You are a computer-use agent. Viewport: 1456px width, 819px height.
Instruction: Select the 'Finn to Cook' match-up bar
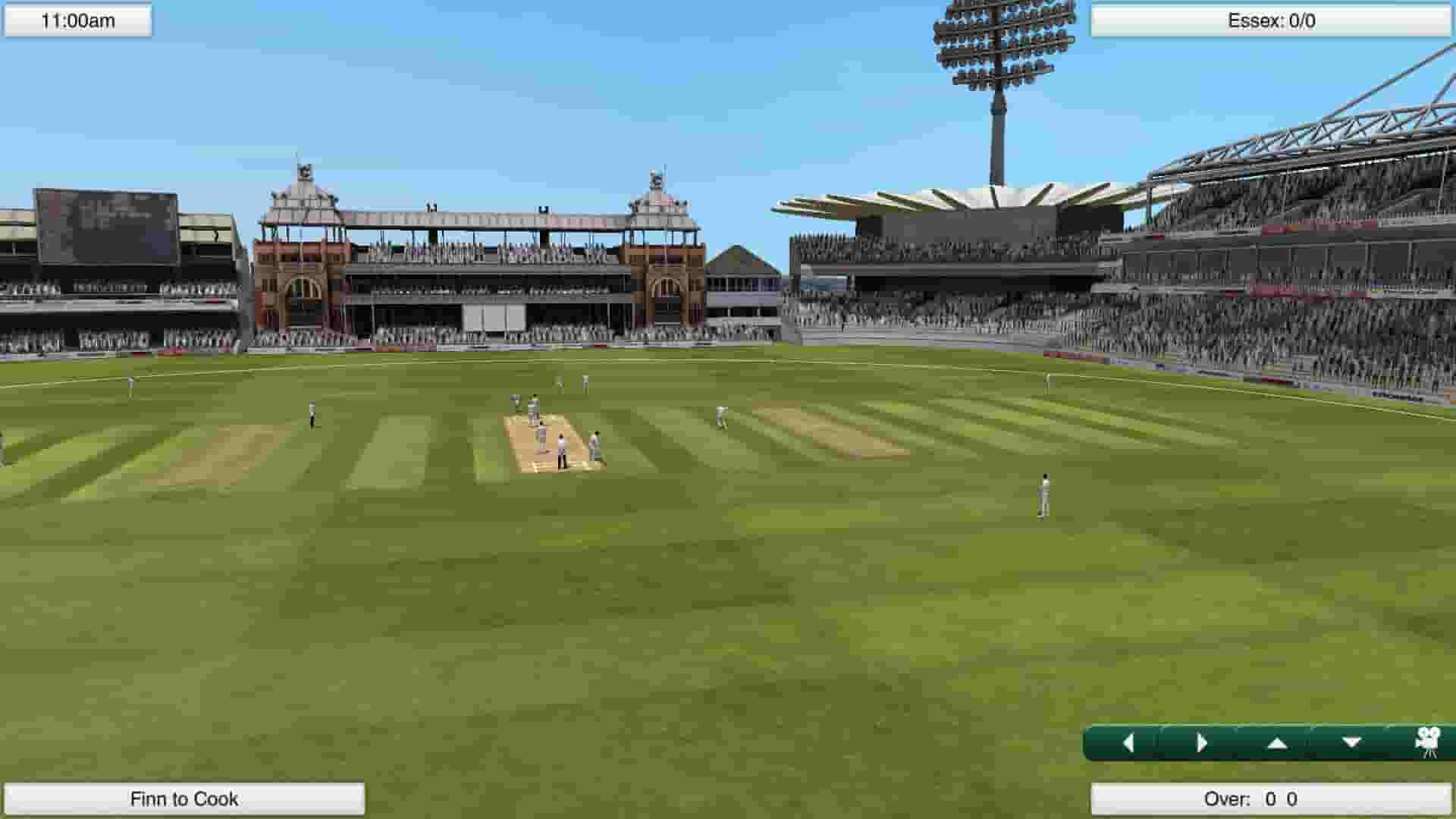182,799
